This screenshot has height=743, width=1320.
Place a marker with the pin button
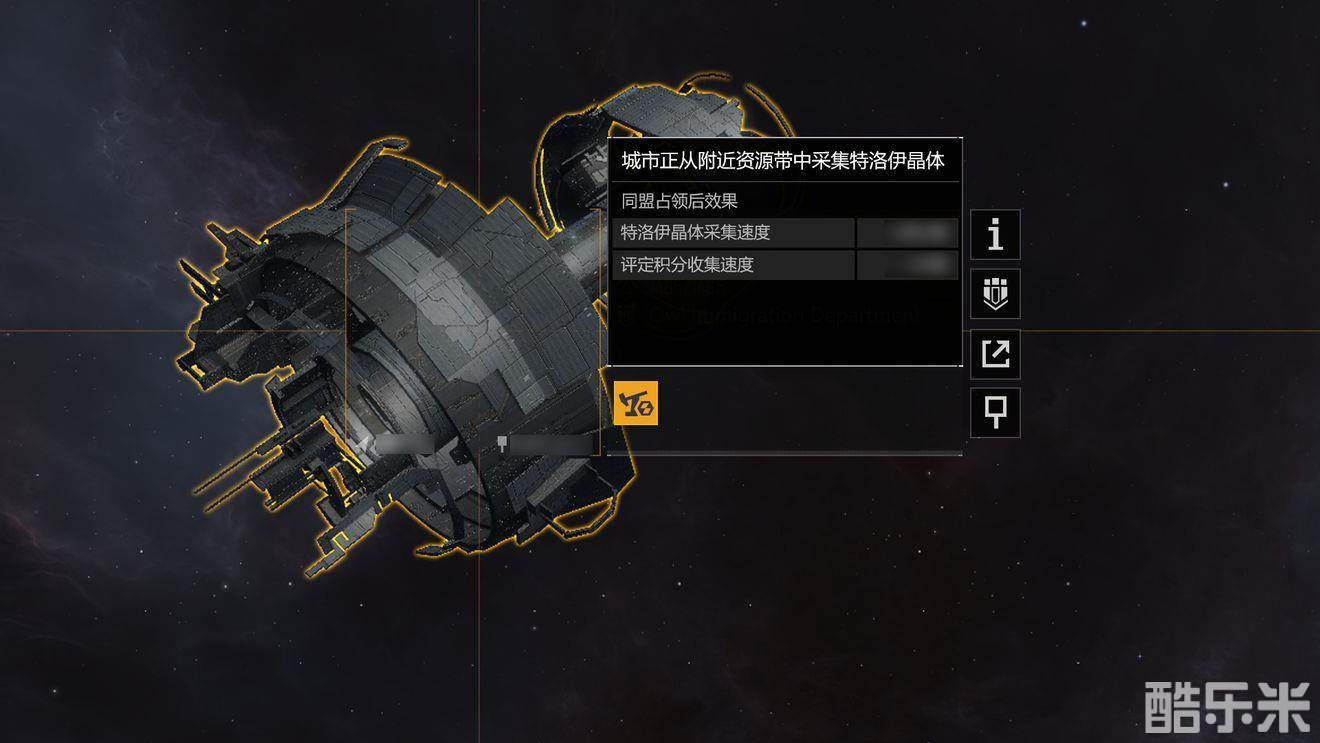coord(995,413)
